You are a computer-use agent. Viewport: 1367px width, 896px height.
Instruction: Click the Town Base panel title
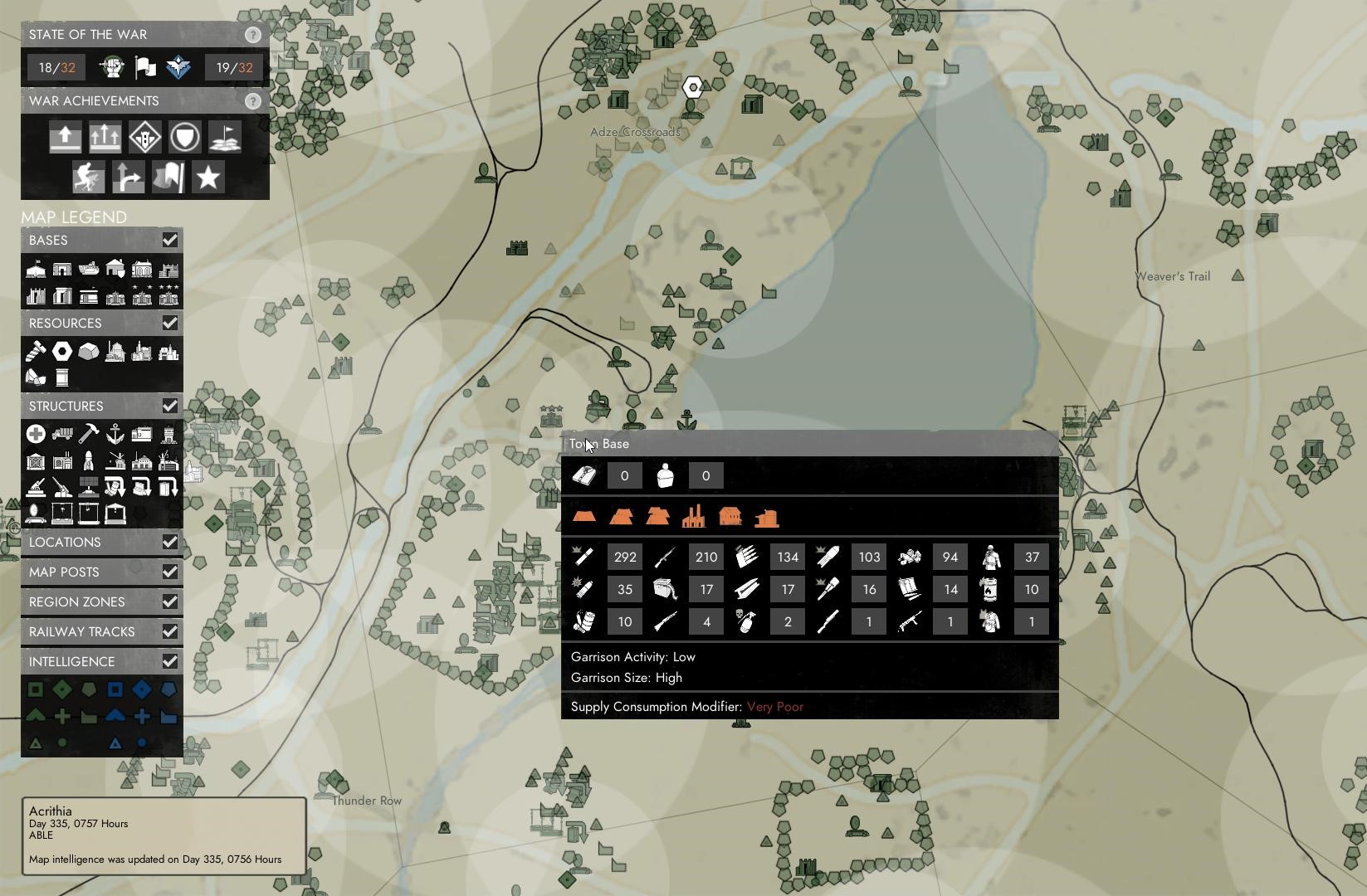click(599, 444)
